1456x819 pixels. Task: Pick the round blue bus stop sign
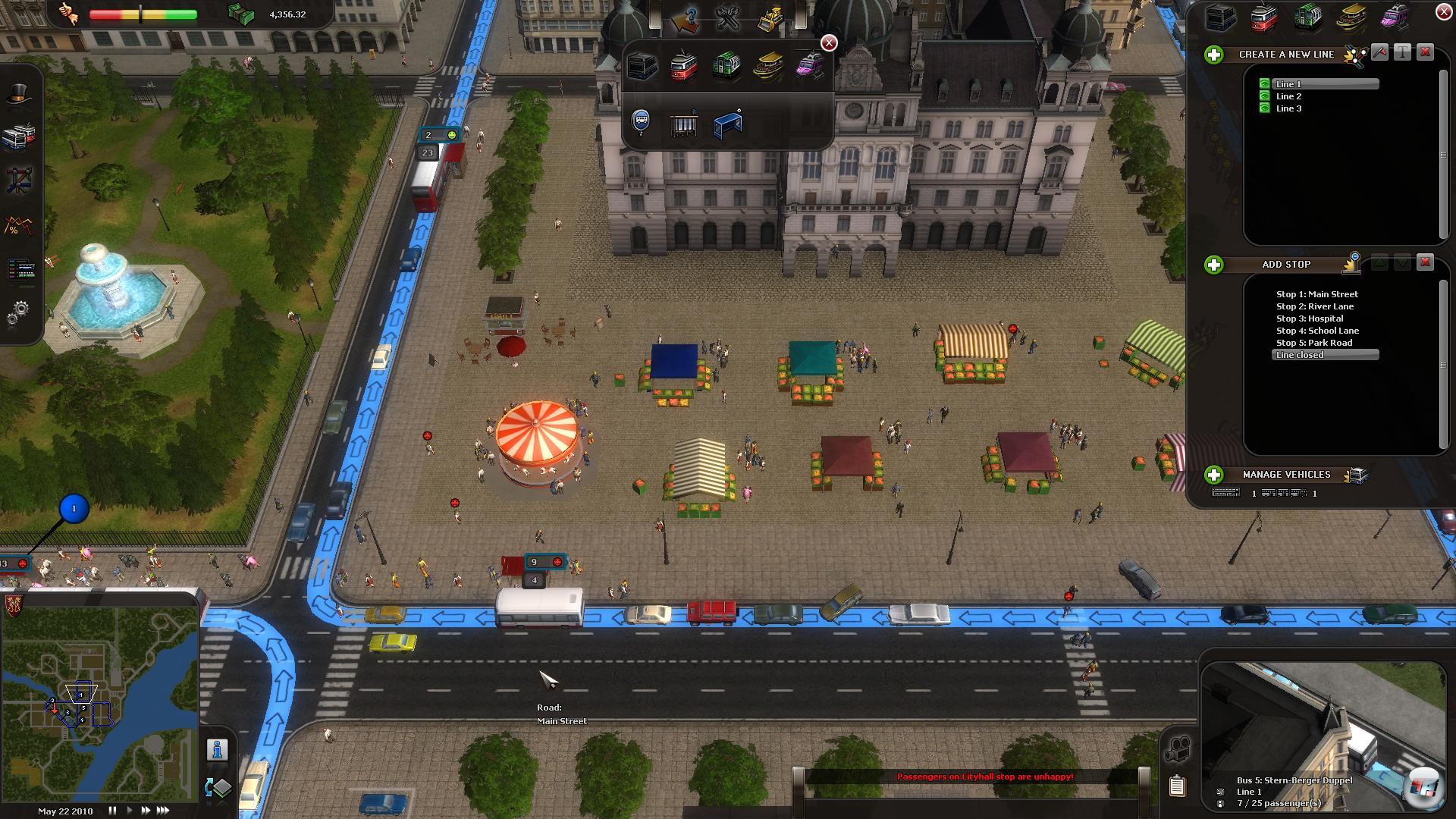pyautogui.click(x=641, y=121)
